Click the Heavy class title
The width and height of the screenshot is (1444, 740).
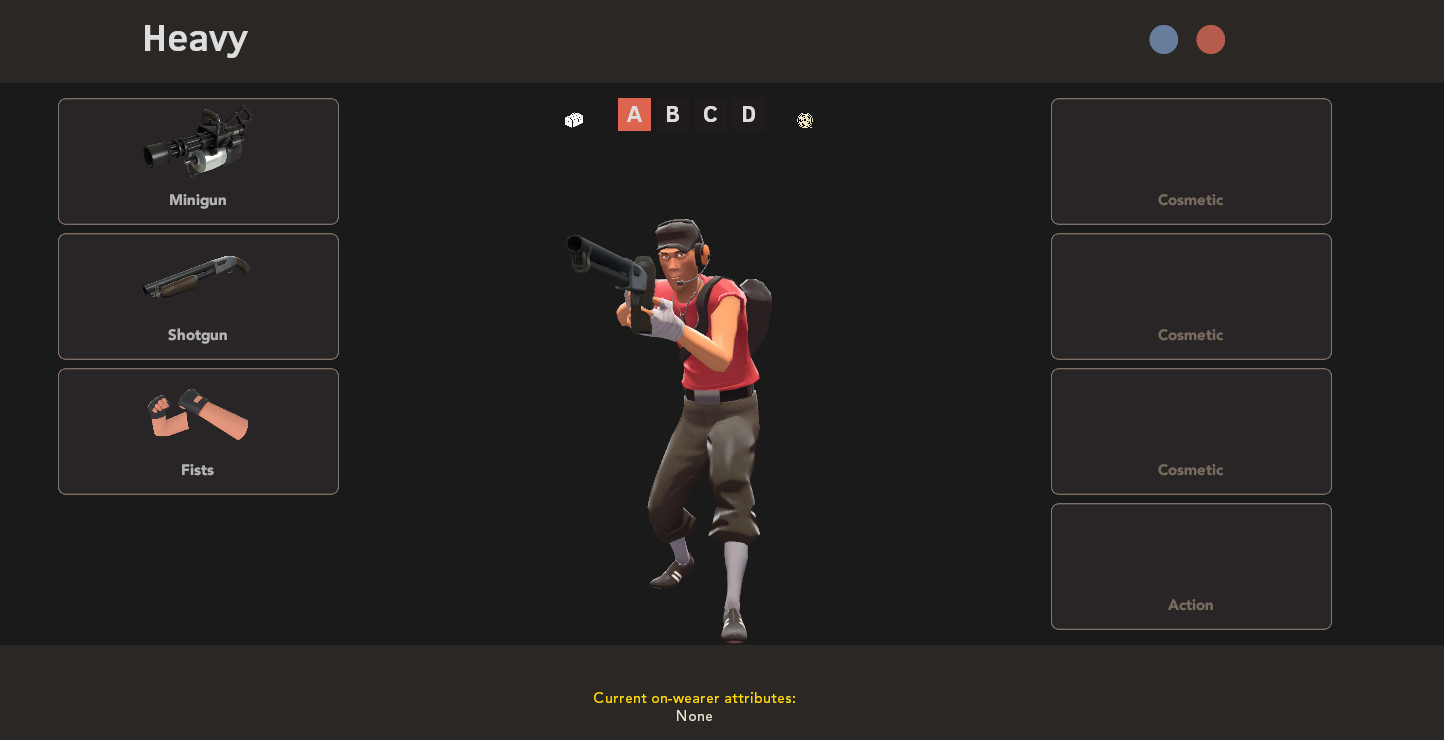[x=195, y=39]
